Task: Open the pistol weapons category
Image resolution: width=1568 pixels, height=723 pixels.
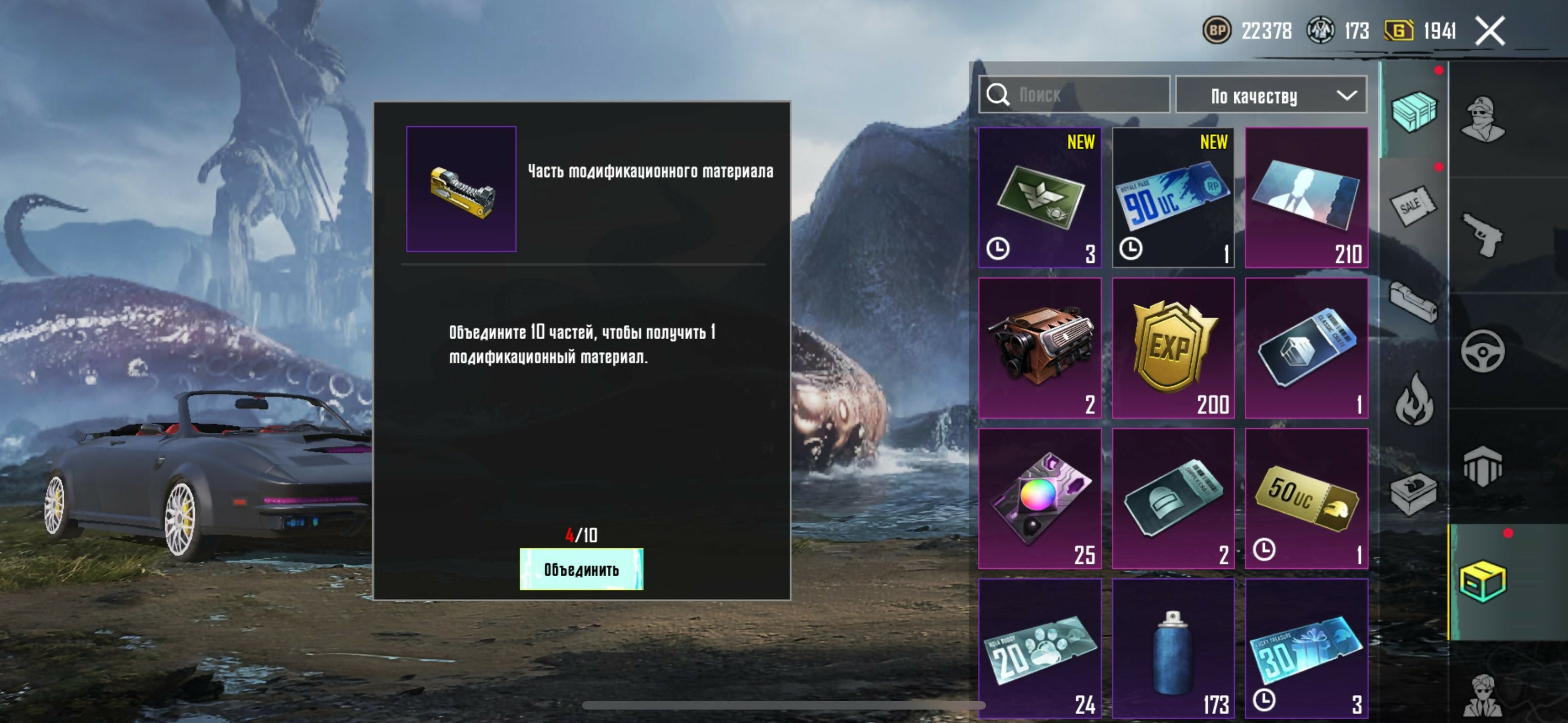Action: [x=1483, y=235]
